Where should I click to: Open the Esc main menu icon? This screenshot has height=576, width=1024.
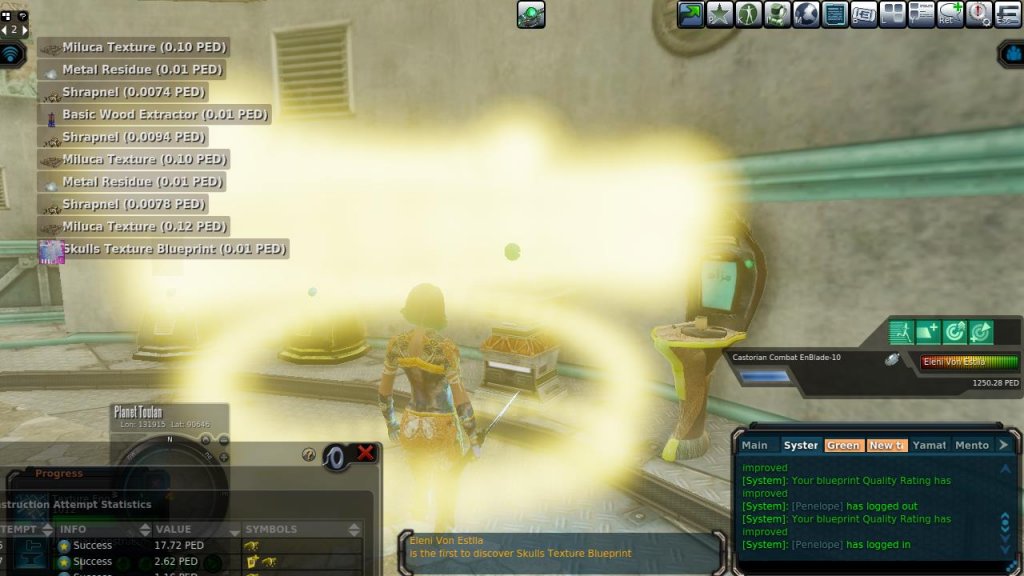(1008, 14)
